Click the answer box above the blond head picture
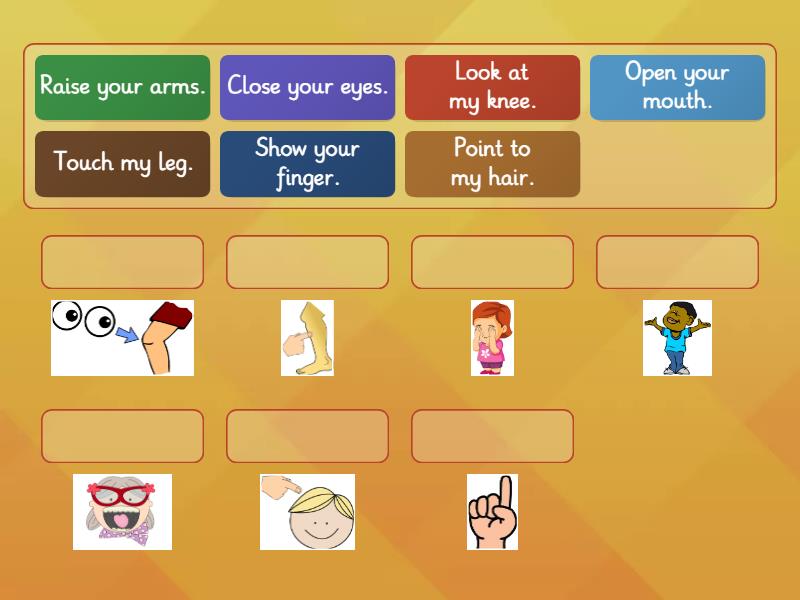Screen dimensions: 800x600 click(x=307, y=436)
